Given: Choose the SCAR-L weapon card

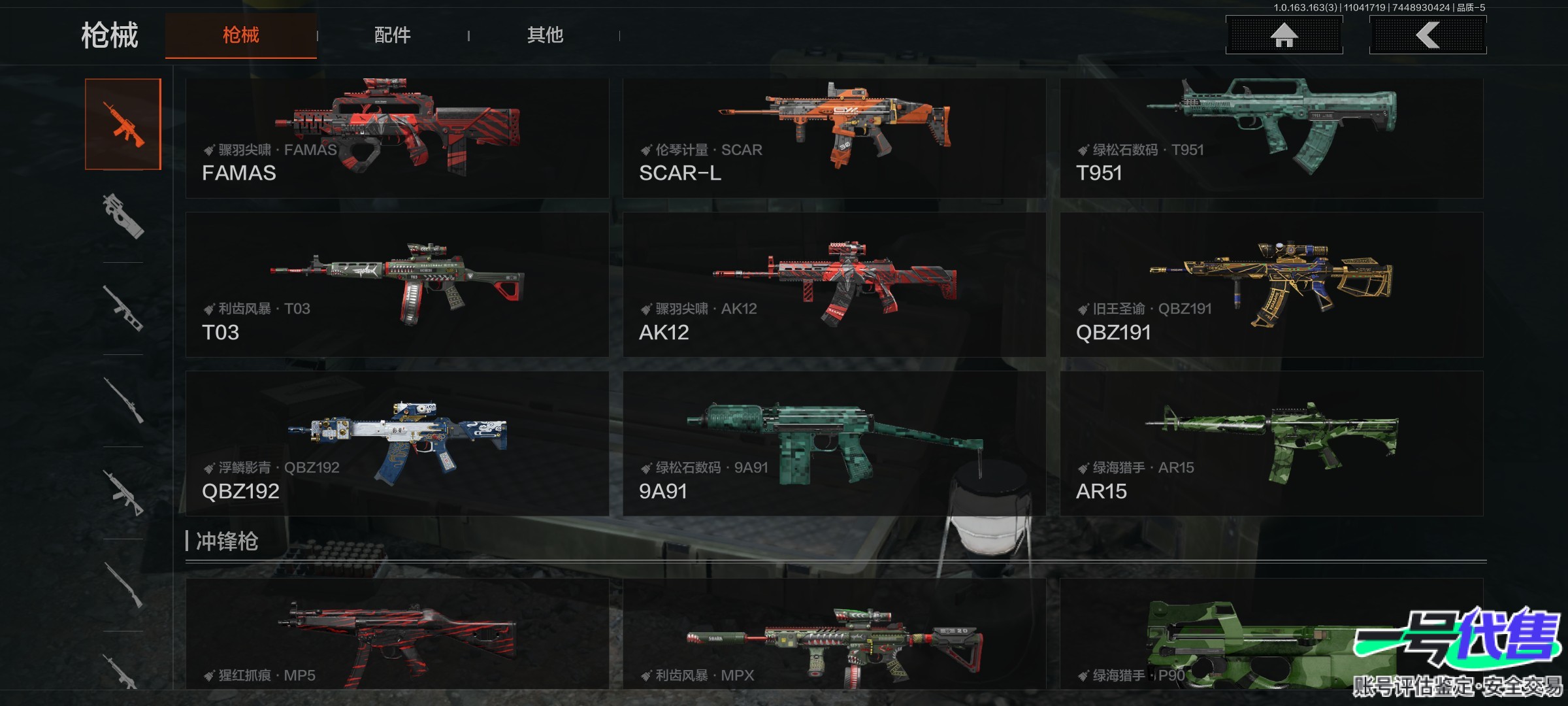Looking at the screenshot, I should tap(834, 138).
